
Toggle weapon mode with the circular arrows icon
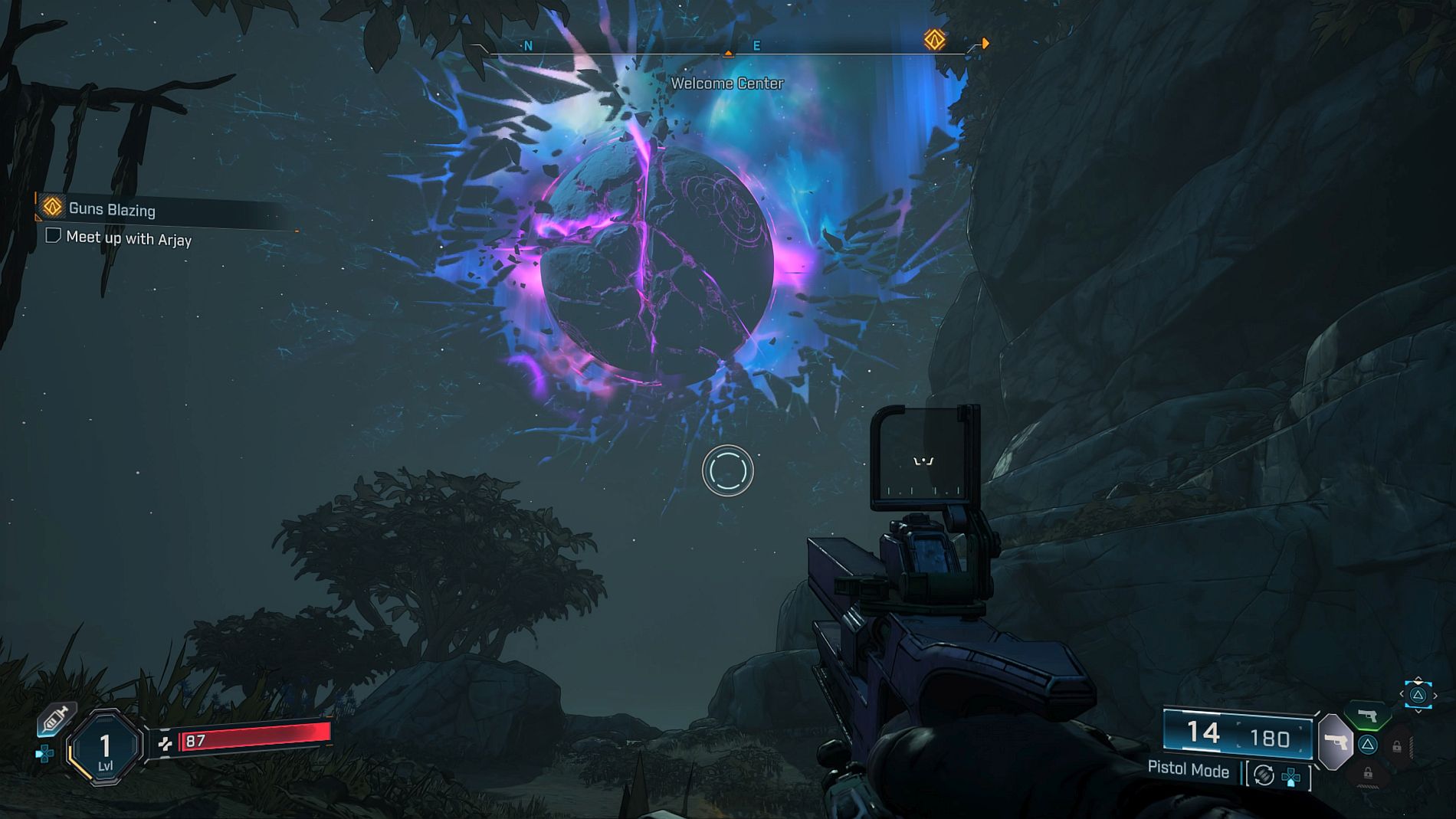point(1264,775)
